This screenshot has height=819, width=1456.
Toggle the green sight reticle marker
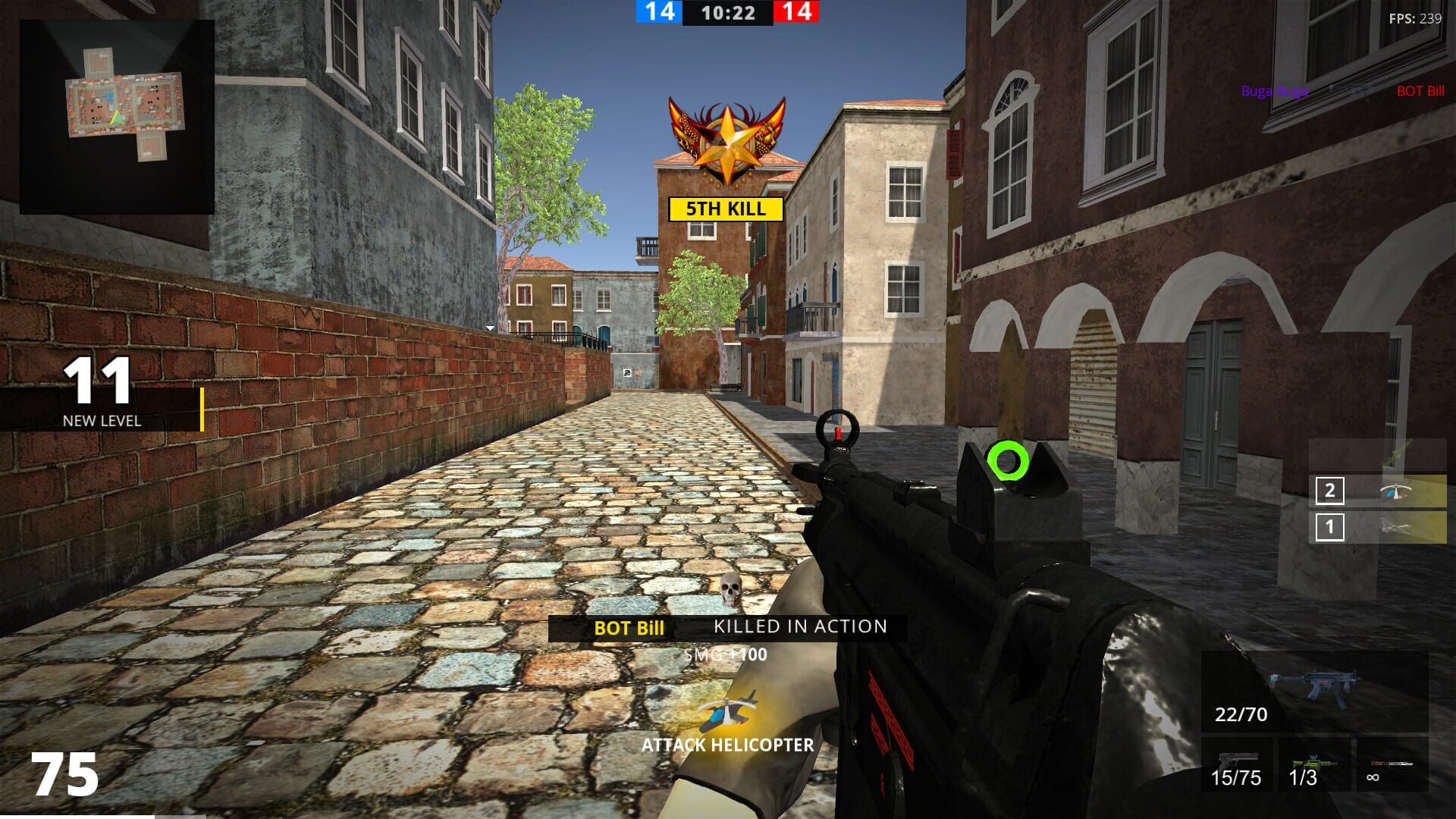point(1009,460)
